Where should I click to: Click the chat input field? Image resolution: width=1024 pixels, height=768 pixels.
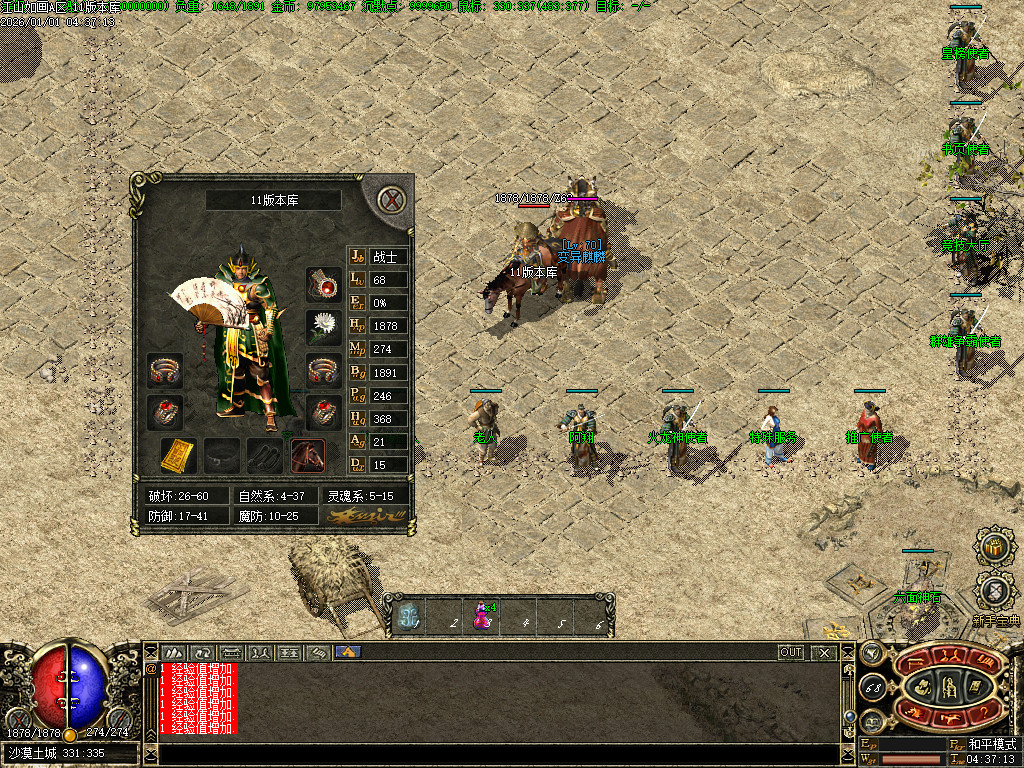click(x=490, y=753)
